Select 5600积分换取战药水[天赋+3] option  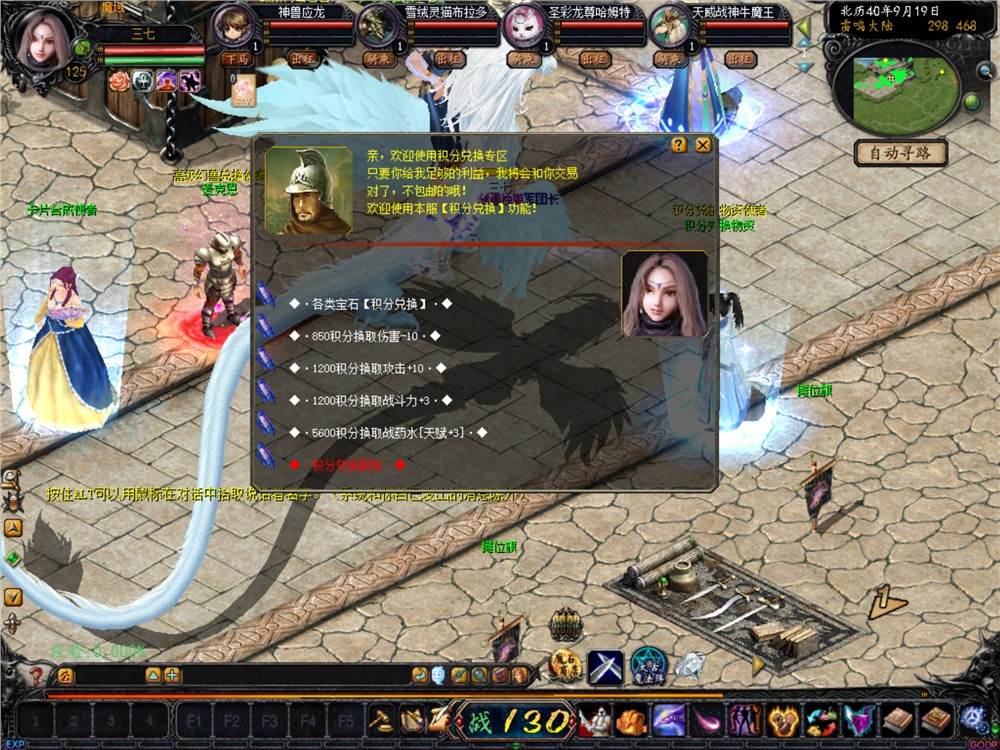pos(387,433)
